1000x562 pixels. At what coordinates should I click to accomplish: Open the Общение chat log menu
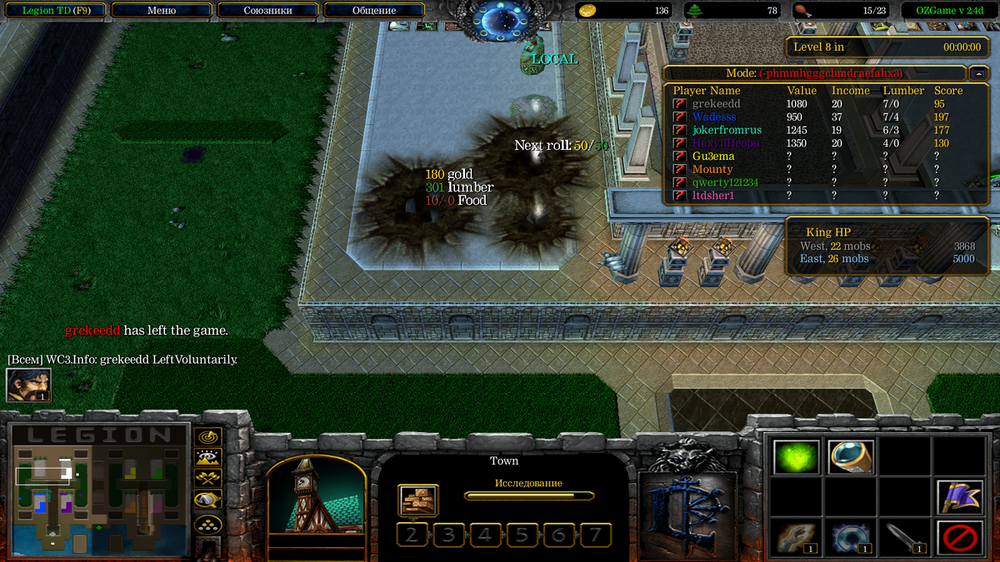[x=374, y=10]
